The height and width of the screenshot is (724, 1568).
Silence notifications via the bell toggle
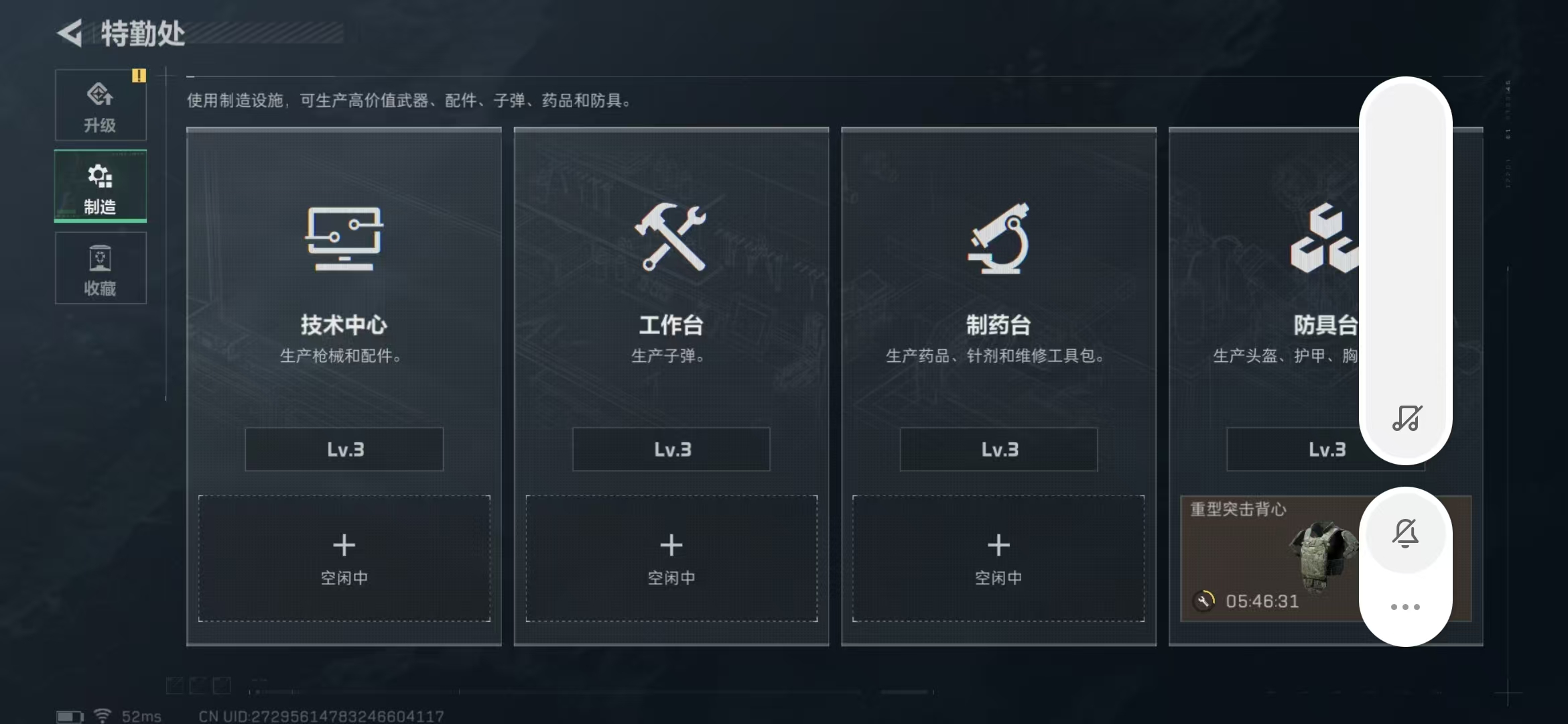(1405, 533)
